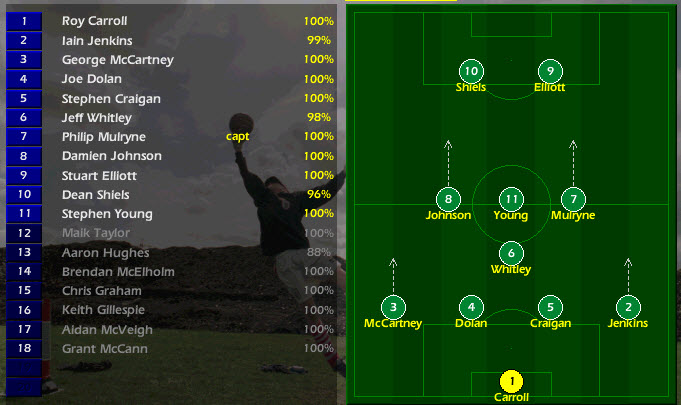This screenshot has width=681, height=405.
Task: Click Johnson's number 8 marker on pitch
Action: 448,199
